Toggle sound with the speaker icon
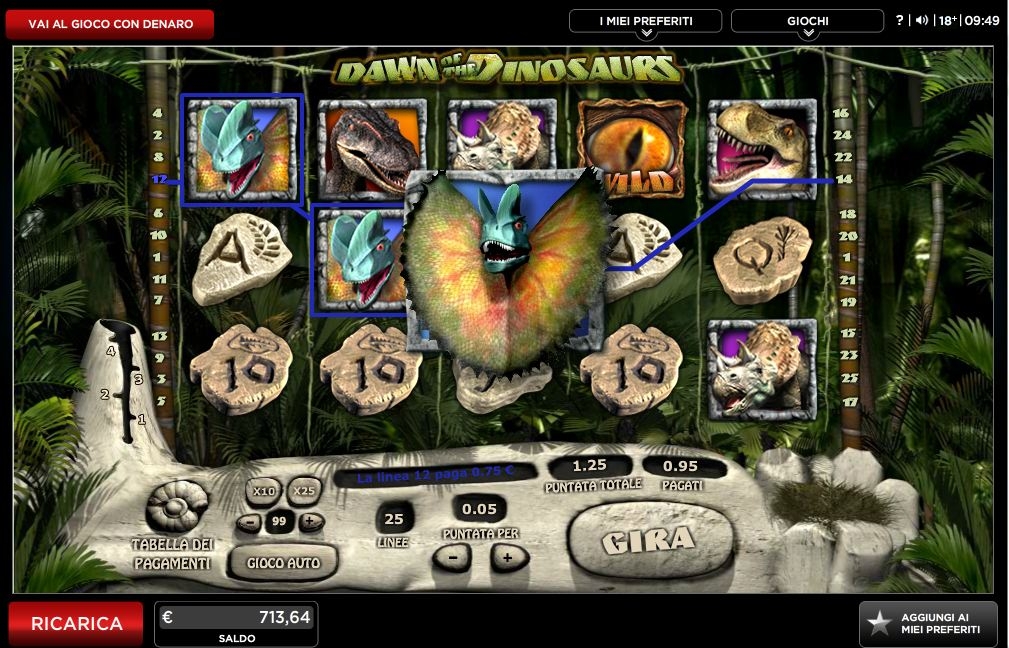Viewport: 1009px width, 648px height. point(921,20)
